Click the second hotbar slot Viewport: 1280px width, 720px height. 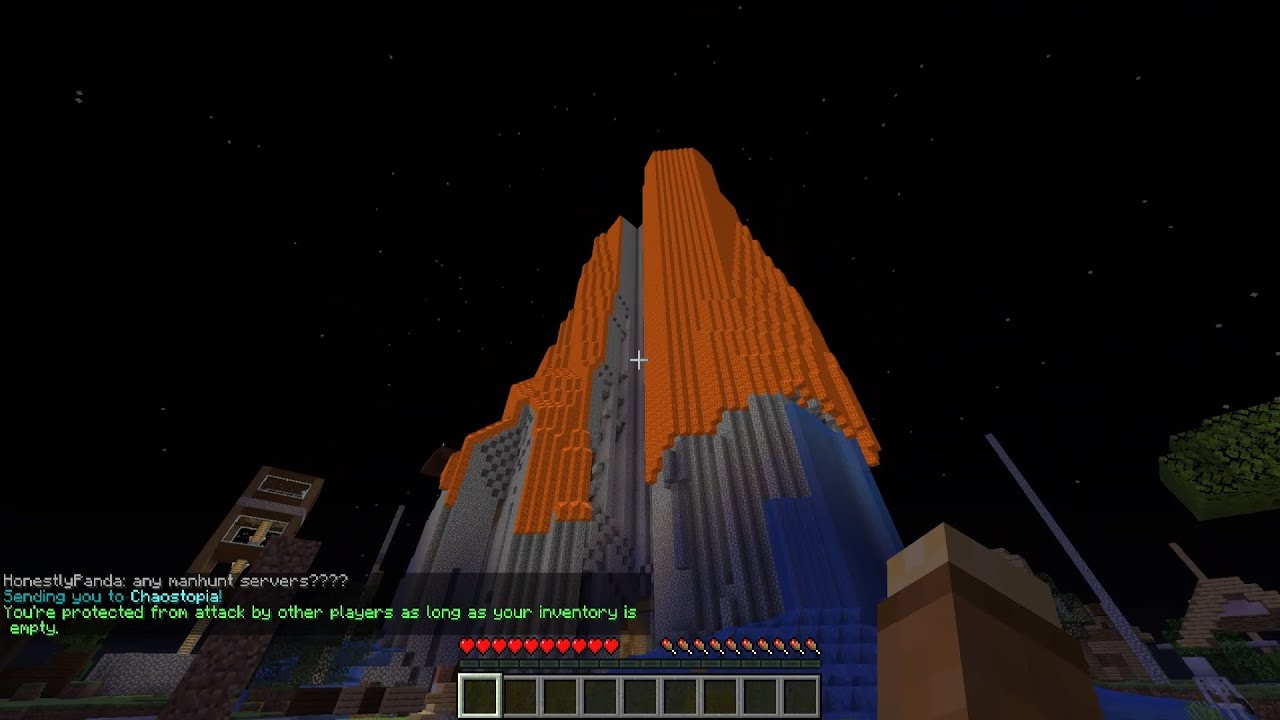[x=520, y=694]
